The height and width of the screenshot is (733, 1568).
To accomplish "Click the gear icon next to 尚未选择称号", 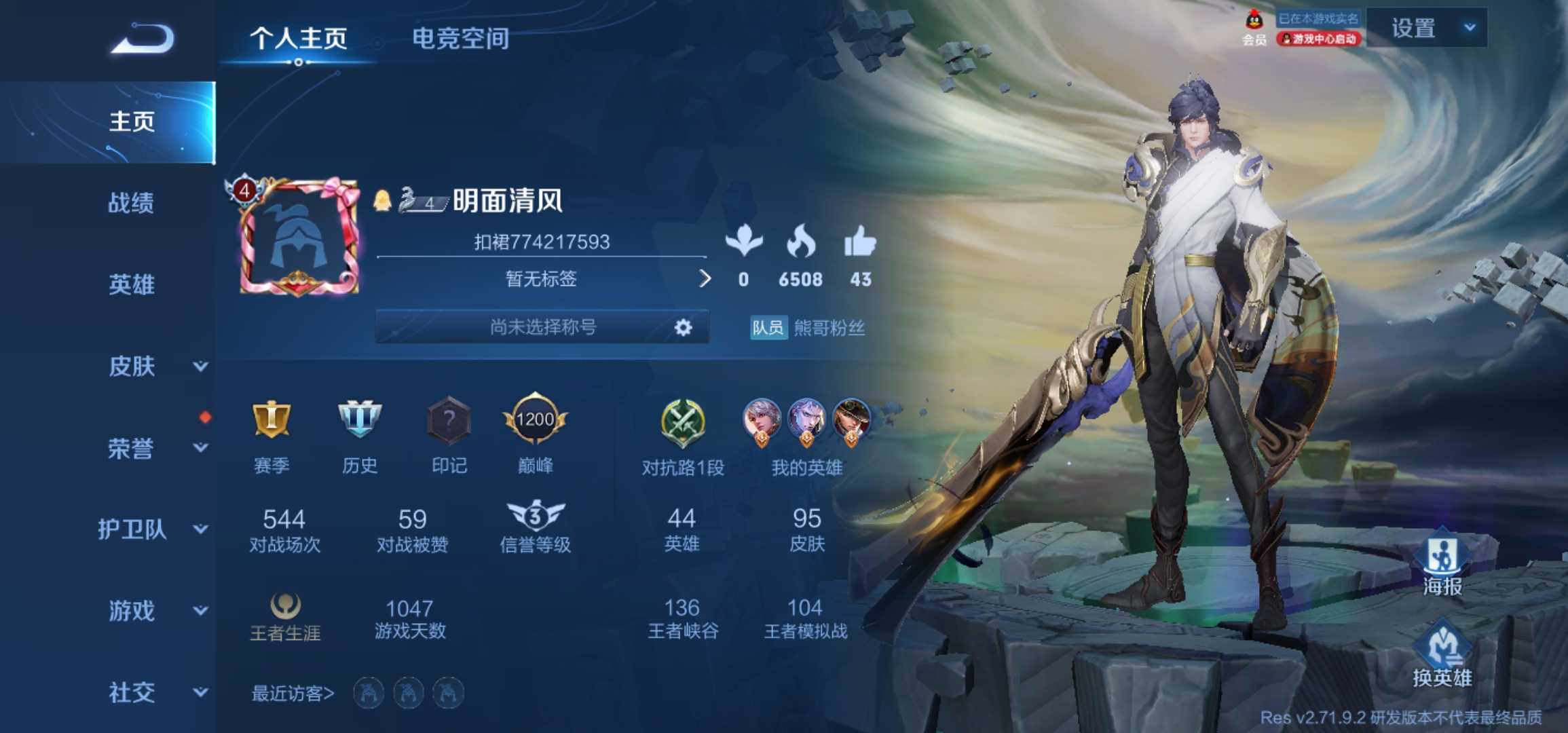I will coord(683,327).
